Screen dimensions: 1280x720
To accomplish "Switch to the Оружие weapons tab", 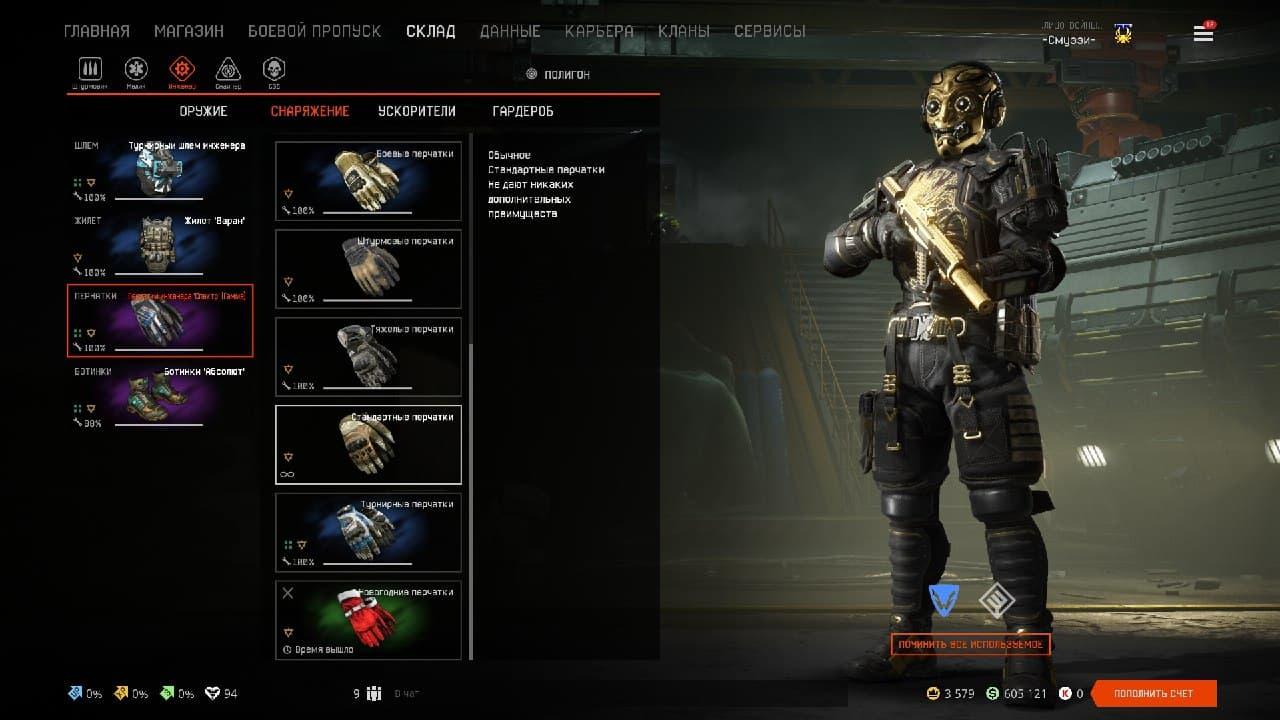I will click(x=203, y=111).
